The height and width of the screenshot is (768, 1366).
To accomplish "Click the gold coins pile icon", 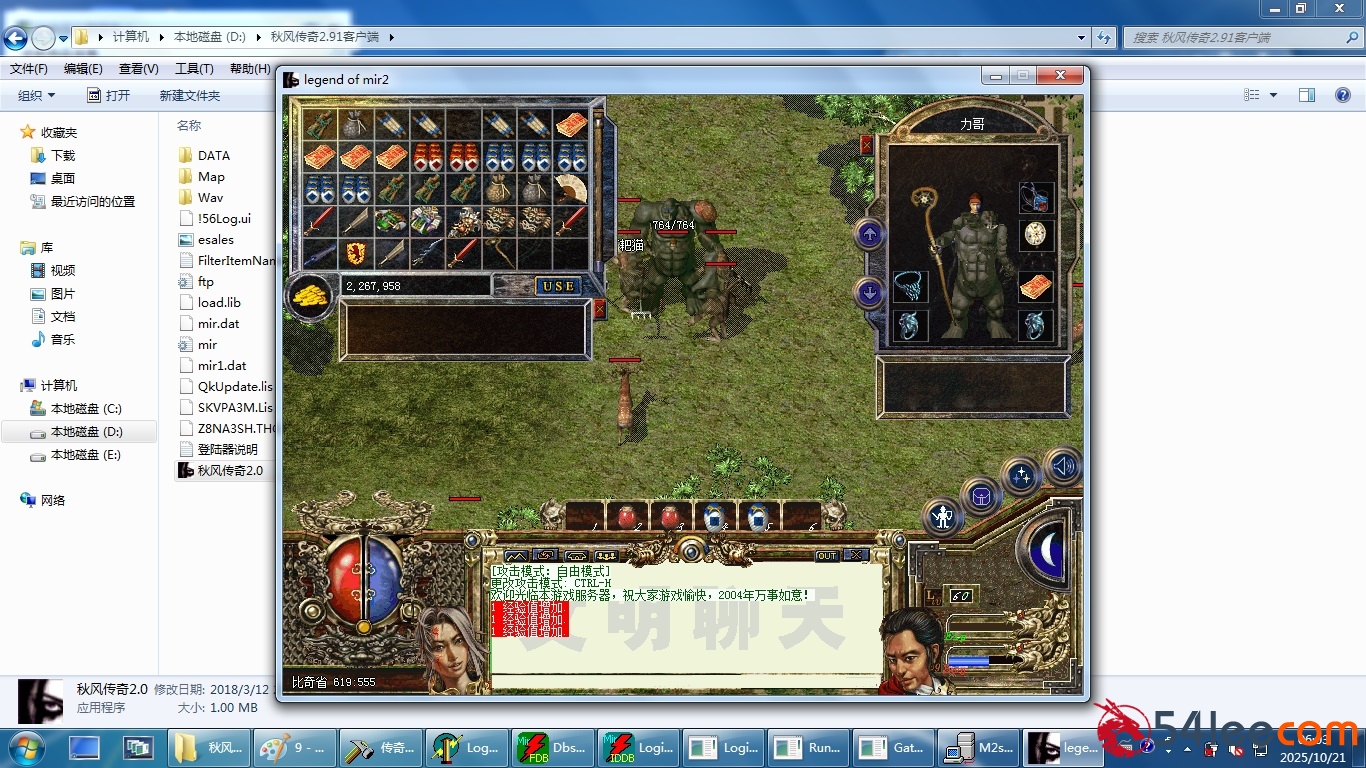I will click(311, 295).
